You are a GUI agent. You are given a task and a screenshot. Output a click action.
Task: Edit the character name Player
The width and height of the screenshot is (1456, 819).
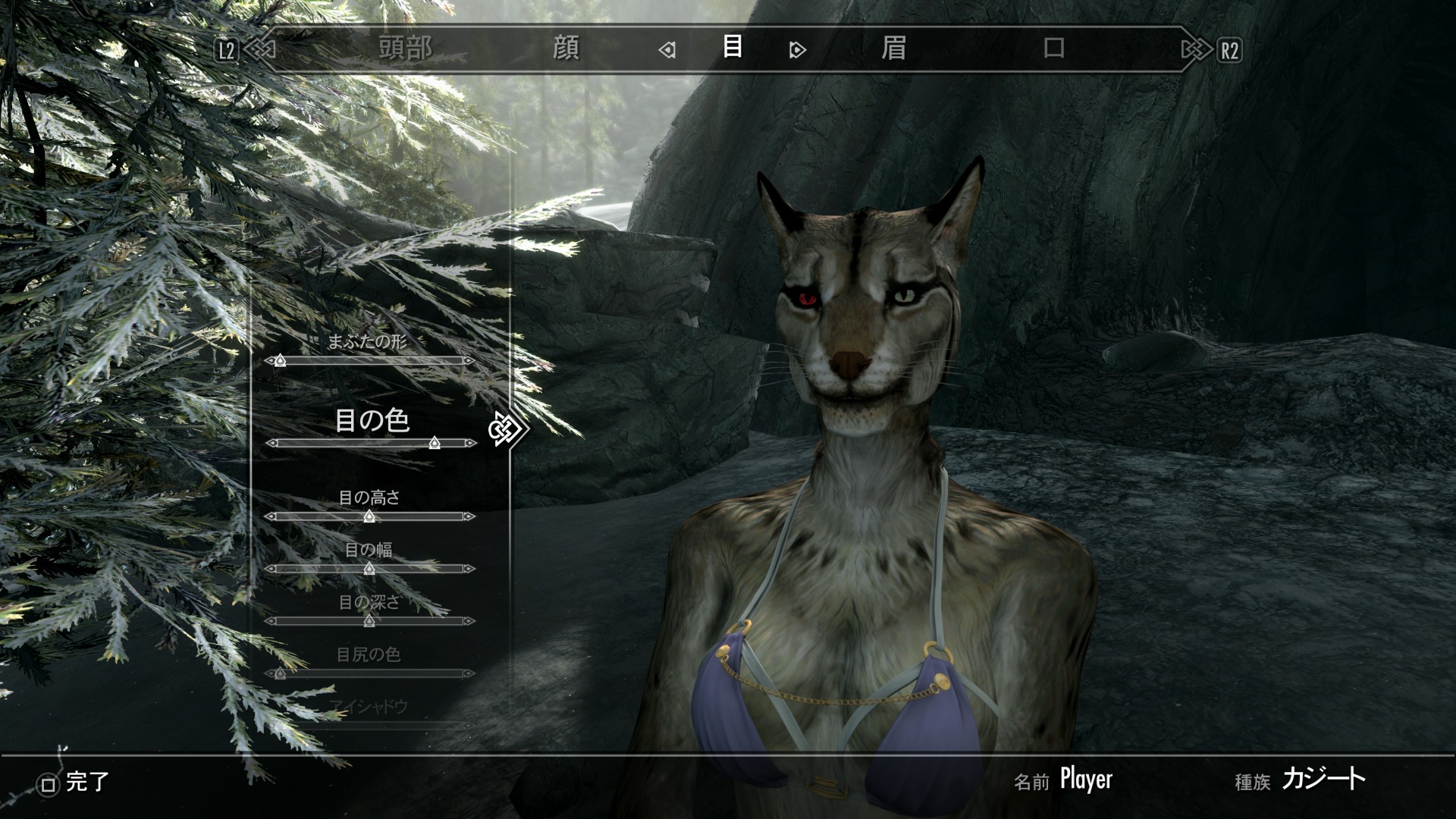pyautogui.click(x=1085, y=780)
